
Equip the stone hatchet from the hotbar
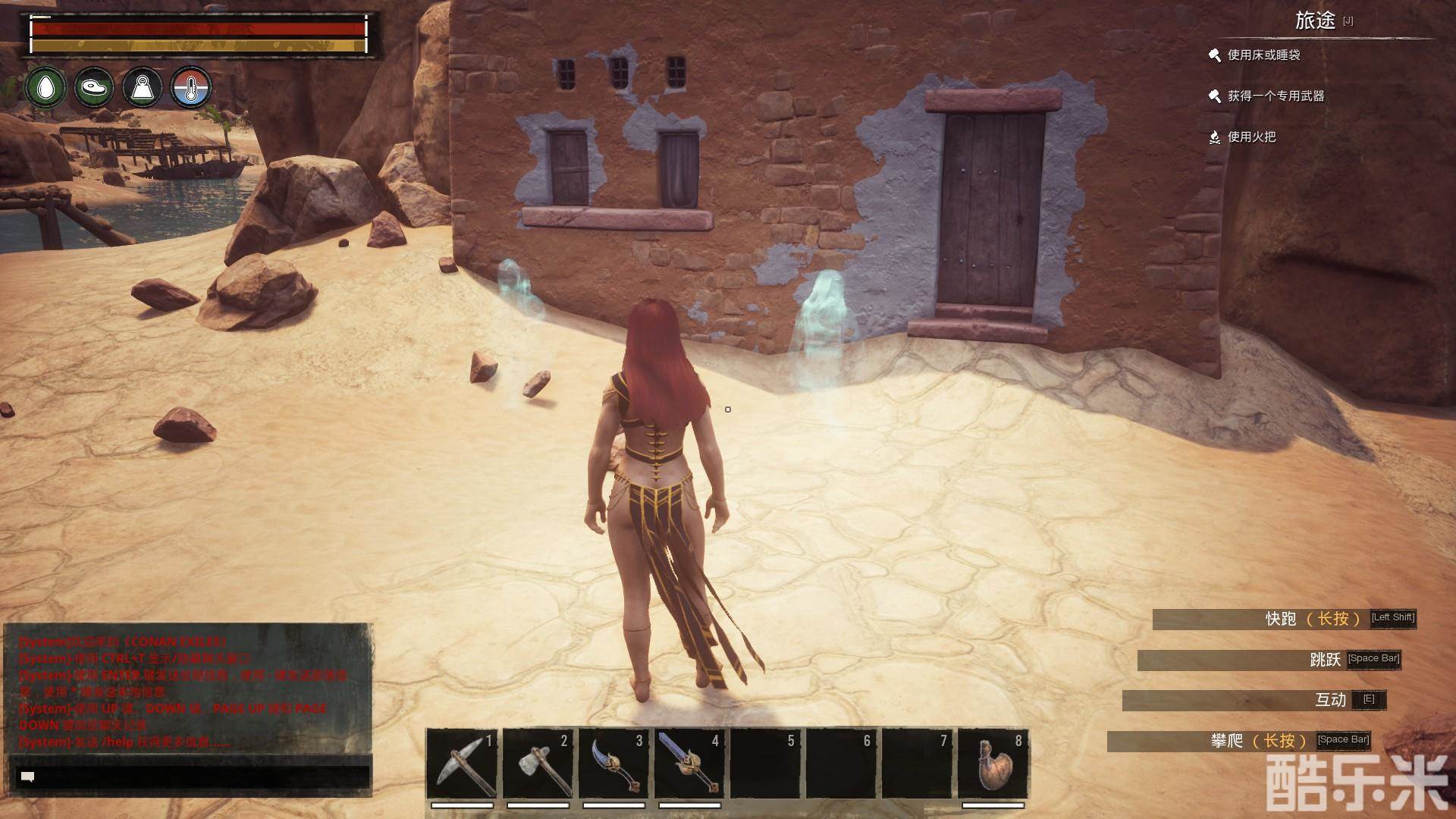tap(538, 763)
